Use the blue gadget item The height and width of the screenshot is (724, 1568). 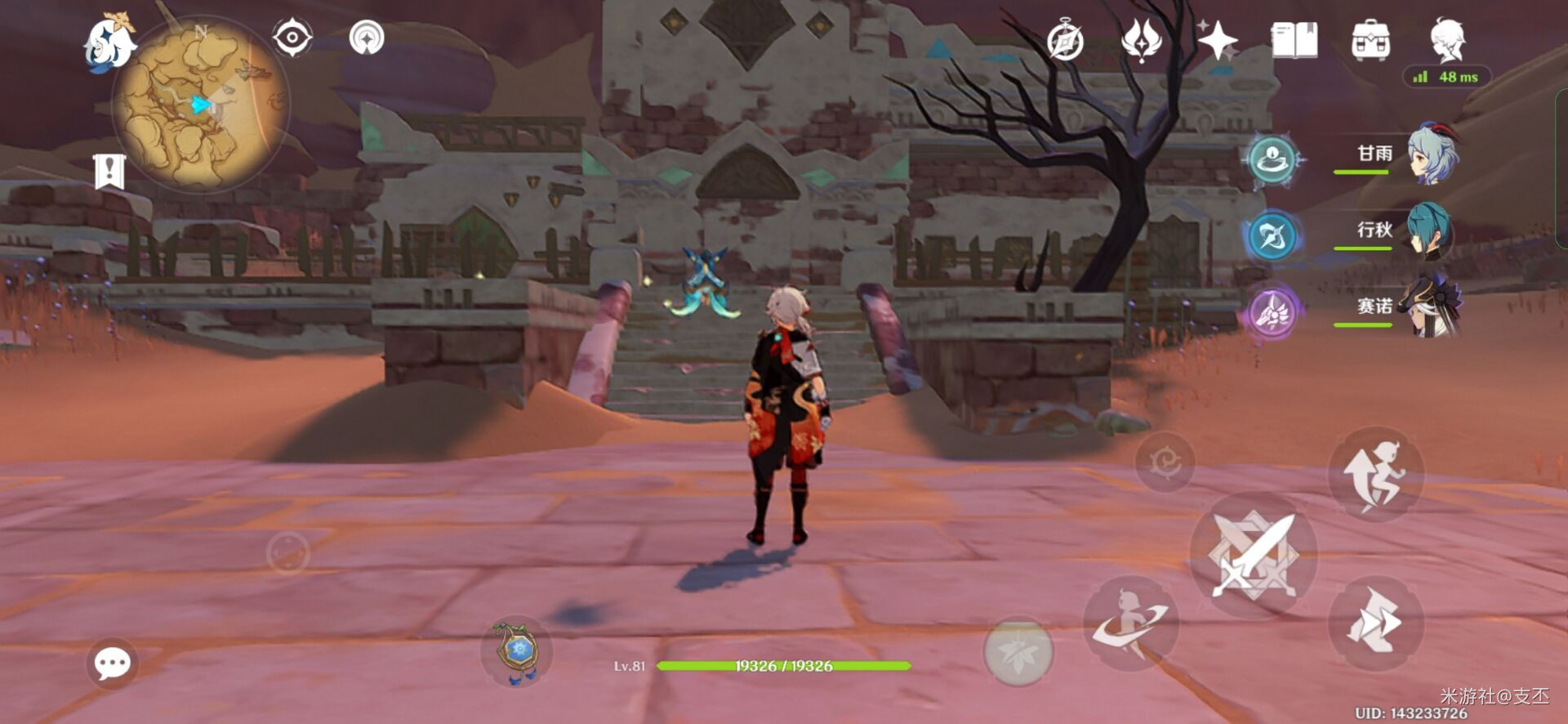pyautogui.click(x=518, y=652)
